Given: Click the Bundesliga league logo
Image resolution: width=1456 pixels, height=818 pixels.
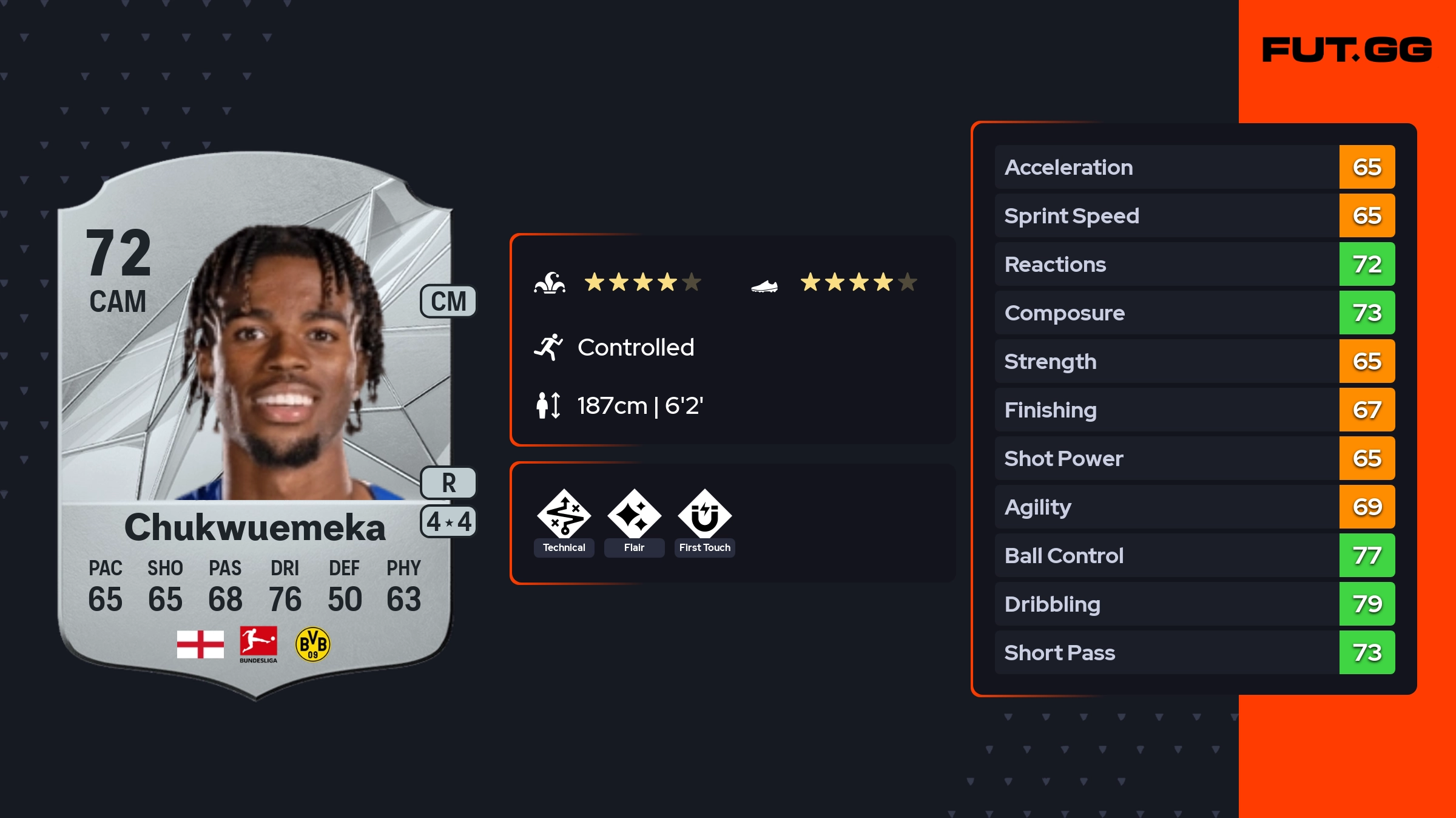Looking at the screenshot, I should pos(258,644).
